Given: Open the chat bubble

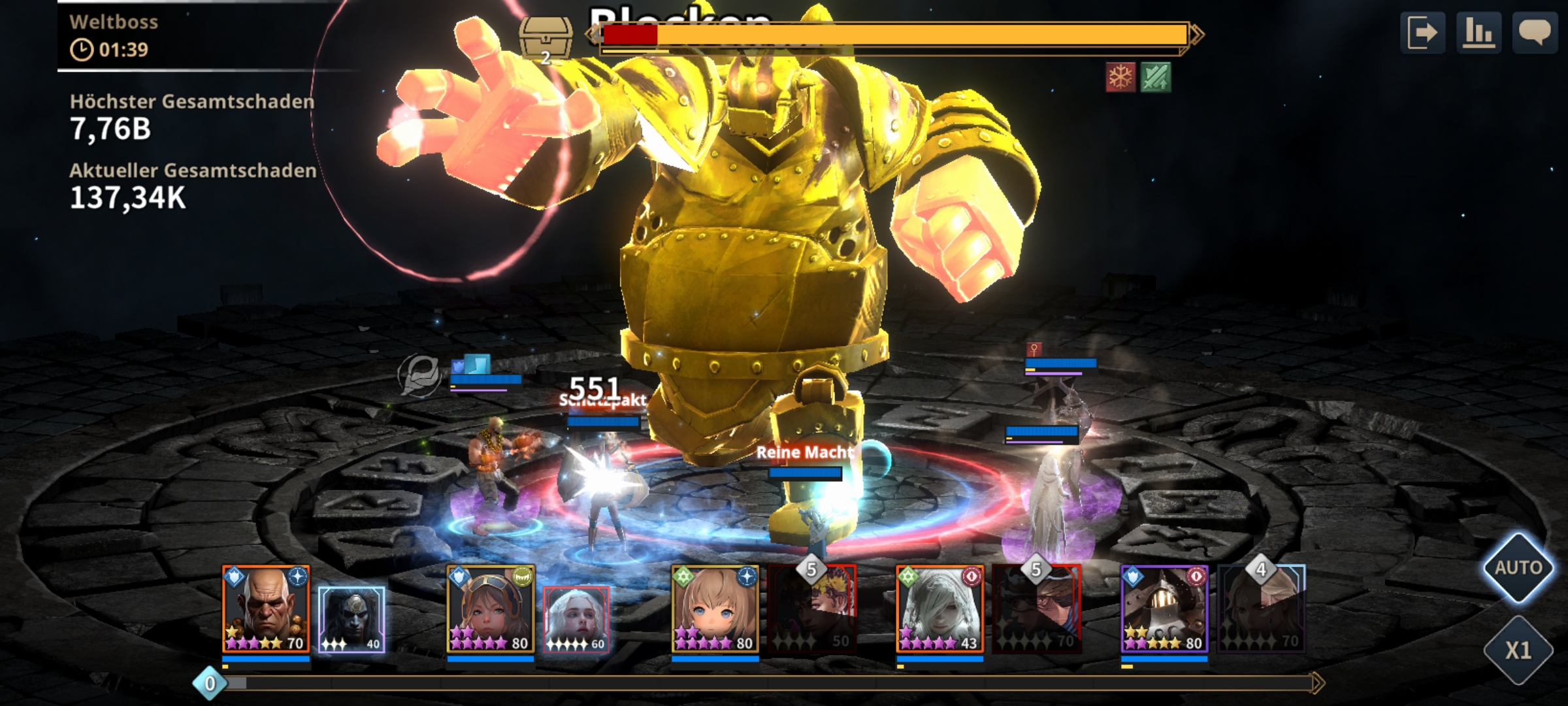Looking at the screenshot, I should (x=1535, y=33).
